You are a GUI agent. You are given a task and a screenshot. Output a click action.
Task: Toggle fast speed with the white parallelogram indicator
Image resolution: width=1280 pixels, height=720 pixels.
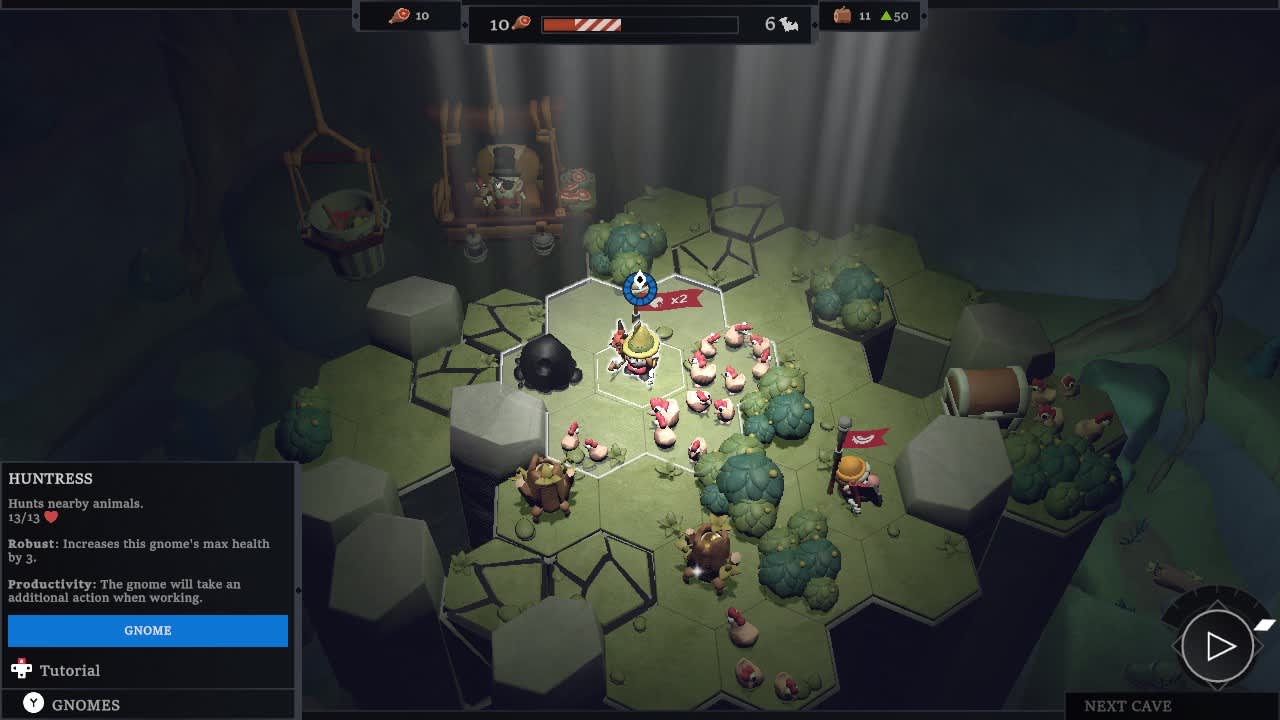[1263, 623]
